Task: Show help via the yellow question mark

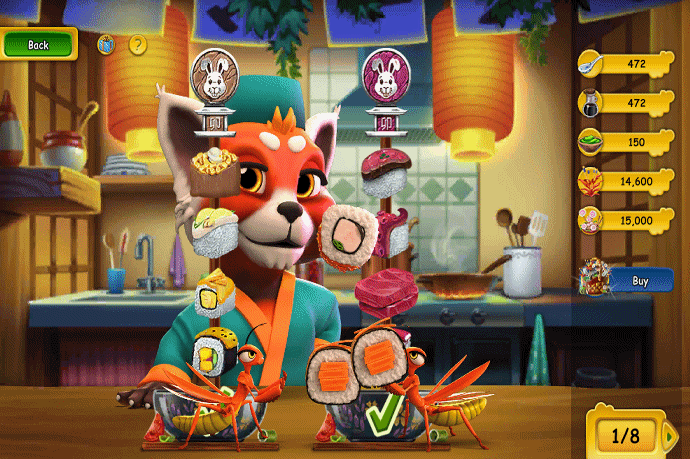Action: tap(138, 45)
